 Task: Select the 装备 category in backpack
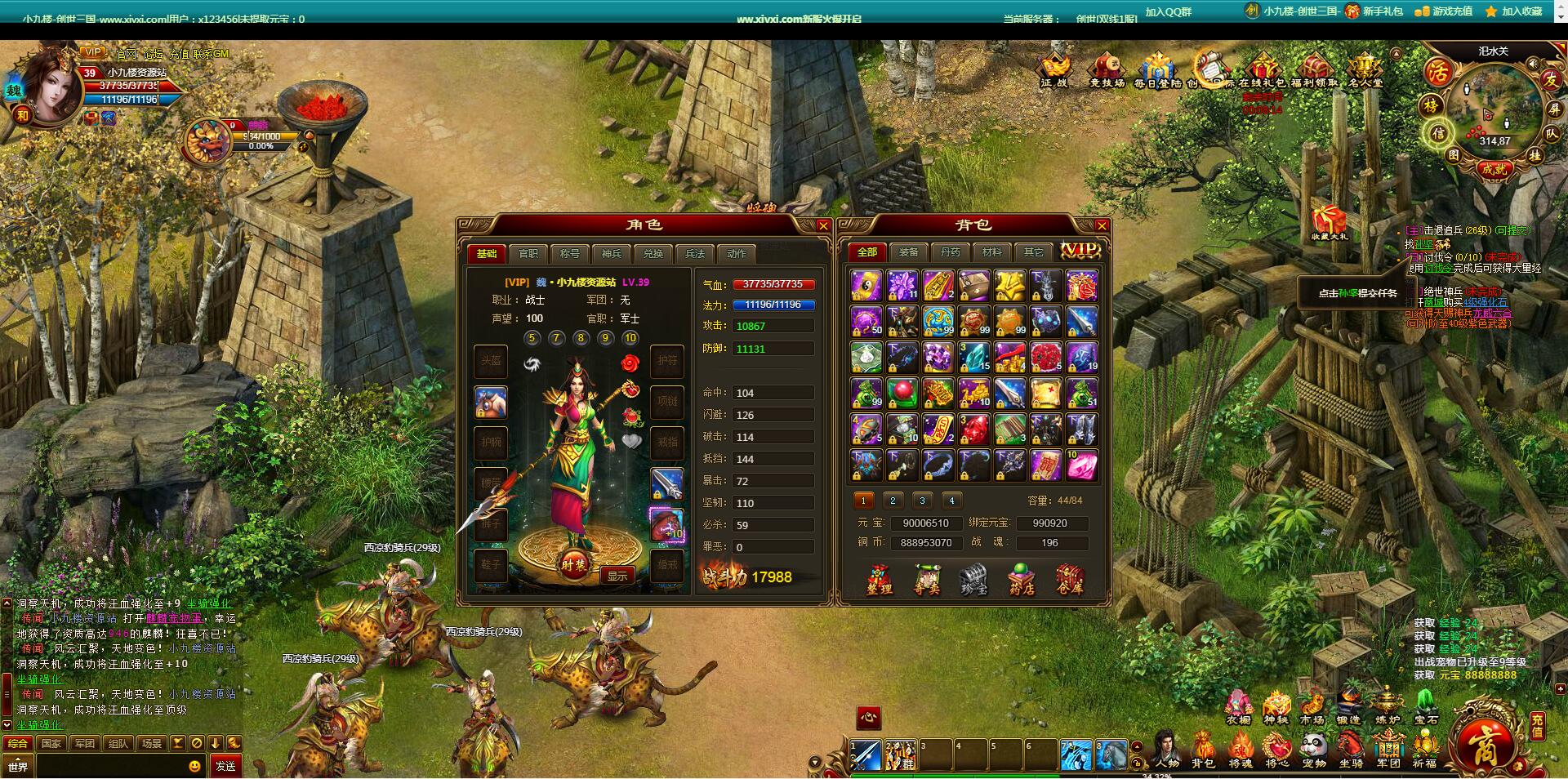tap(908, 252)
